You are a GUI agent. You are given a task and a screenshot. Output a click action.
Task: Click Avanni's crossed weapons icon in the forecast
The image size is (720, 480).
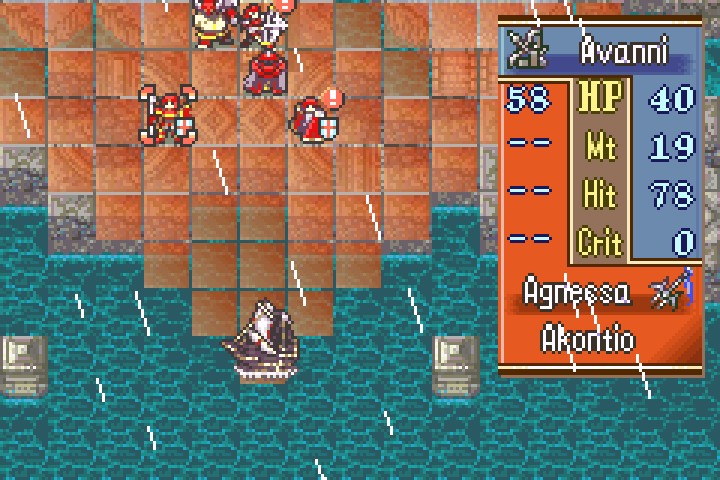coord(524,45)
